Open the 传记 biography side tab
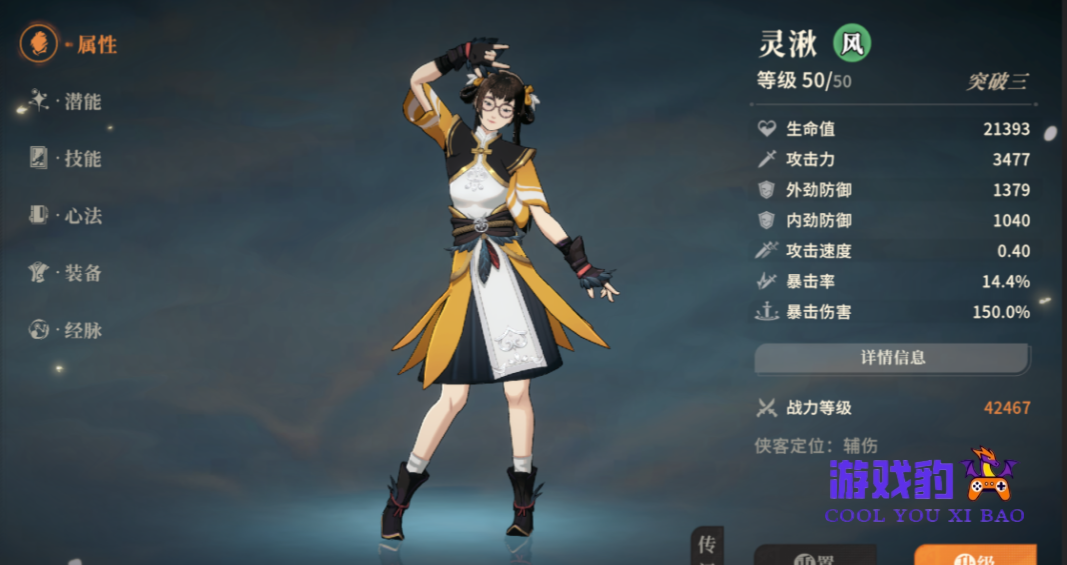The width and height of the screenshot is (1067, 565). (x=706, y=547)
